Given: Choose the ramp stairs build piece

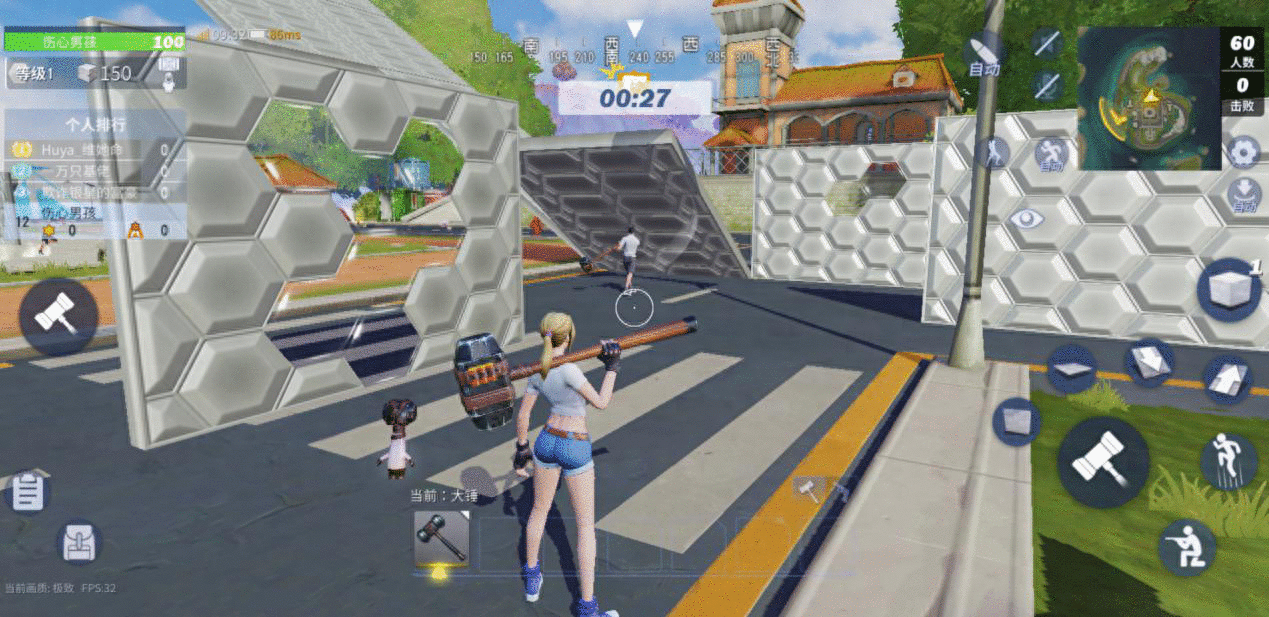Looking at the screenshot, I should coord(1227,381).
